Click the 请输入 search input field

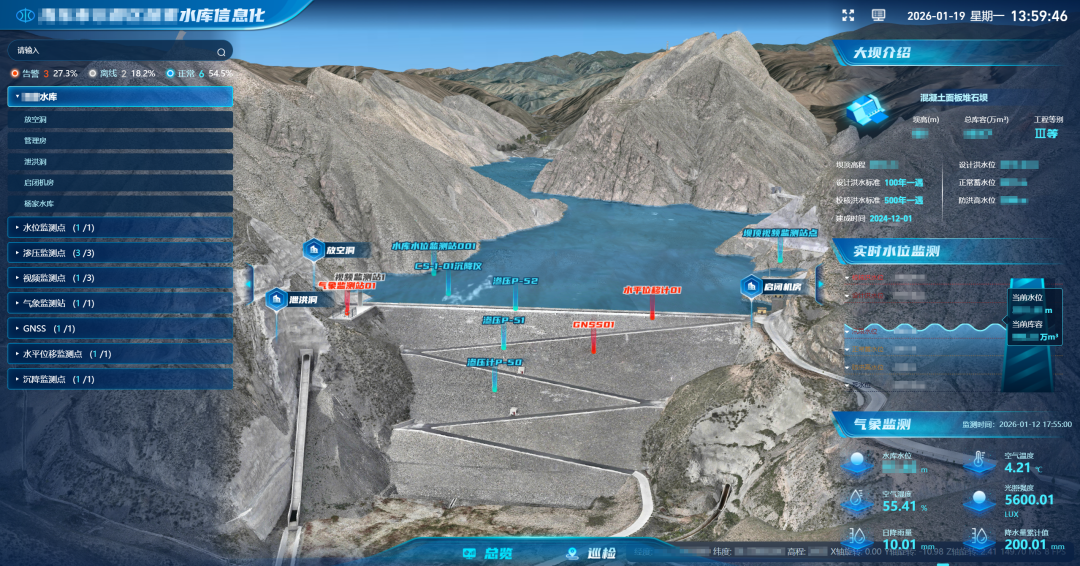coord(110,50)
